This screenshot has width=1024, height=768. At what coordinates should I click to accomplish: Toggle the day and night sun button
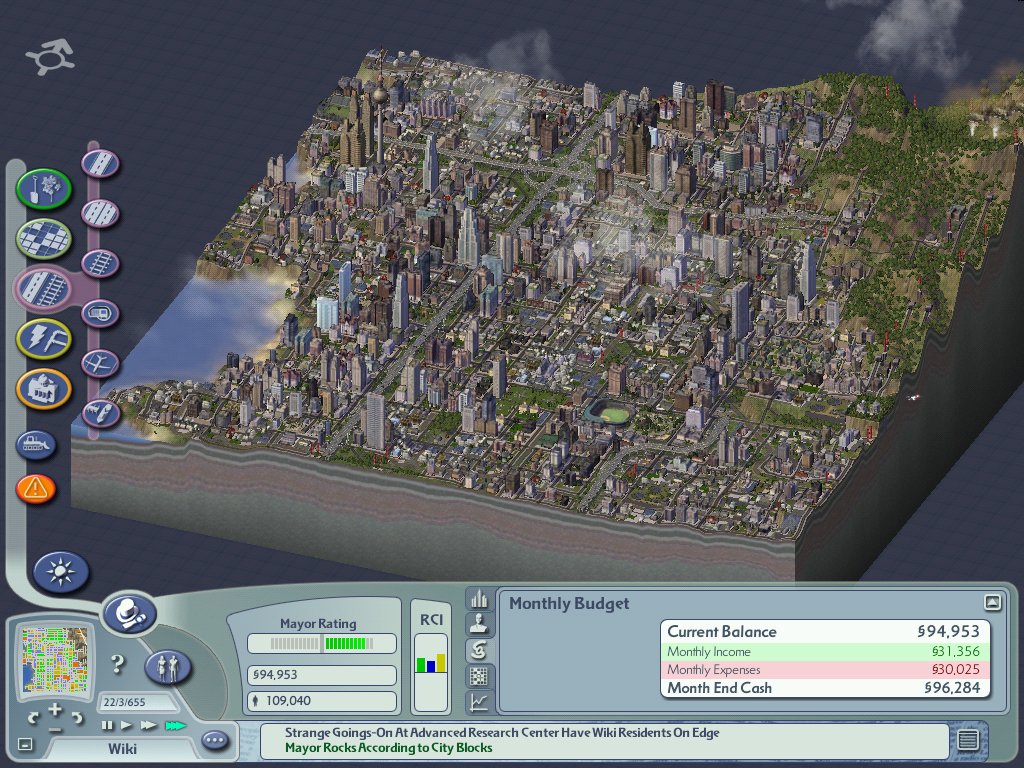[61, 572]
